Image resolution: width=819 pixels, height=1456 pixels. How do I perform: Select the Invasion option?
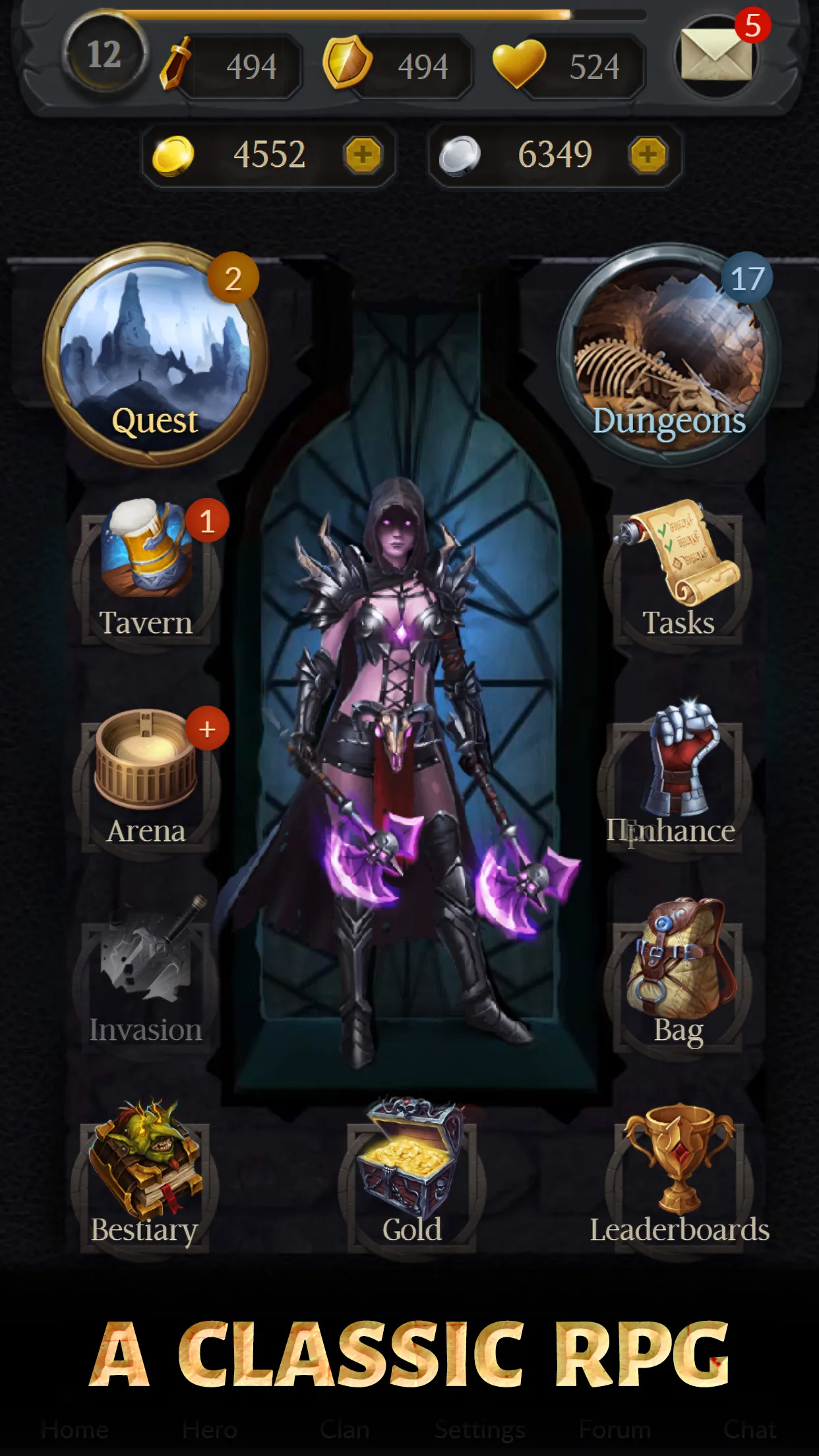point(146,976)
